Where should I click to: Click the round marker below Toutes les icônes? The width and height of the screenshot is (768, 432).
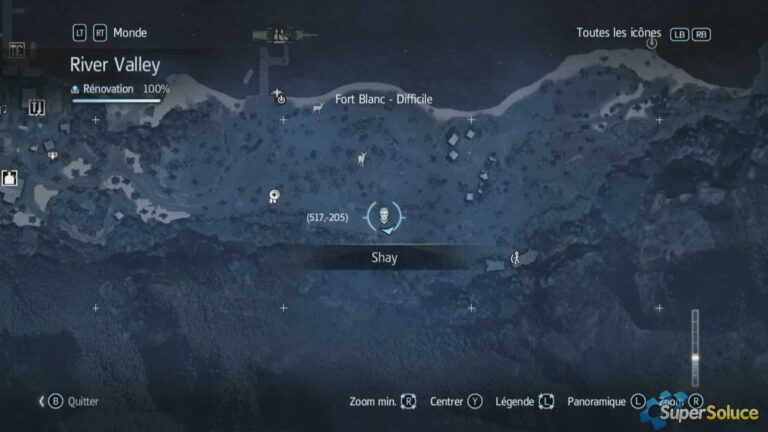652,44
